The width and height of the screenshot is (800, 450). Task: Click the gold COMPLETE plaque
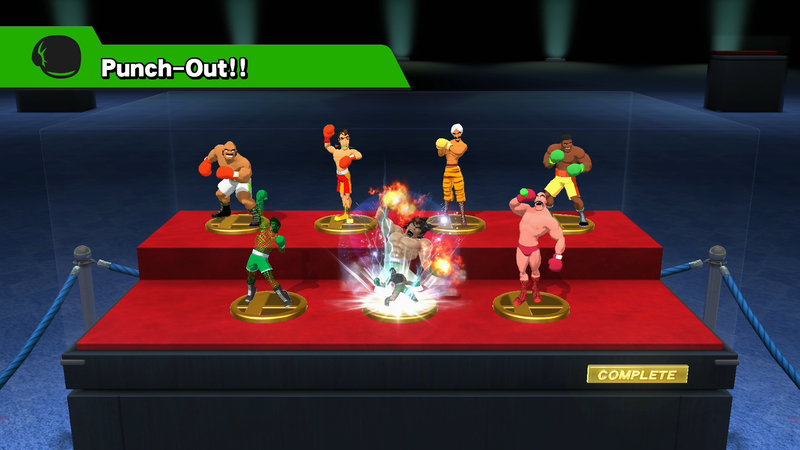click(x=637, y=375)
